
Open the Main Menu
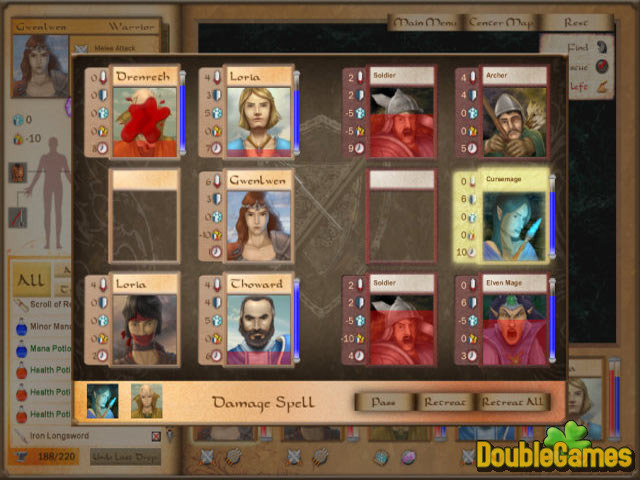(425, 22)
